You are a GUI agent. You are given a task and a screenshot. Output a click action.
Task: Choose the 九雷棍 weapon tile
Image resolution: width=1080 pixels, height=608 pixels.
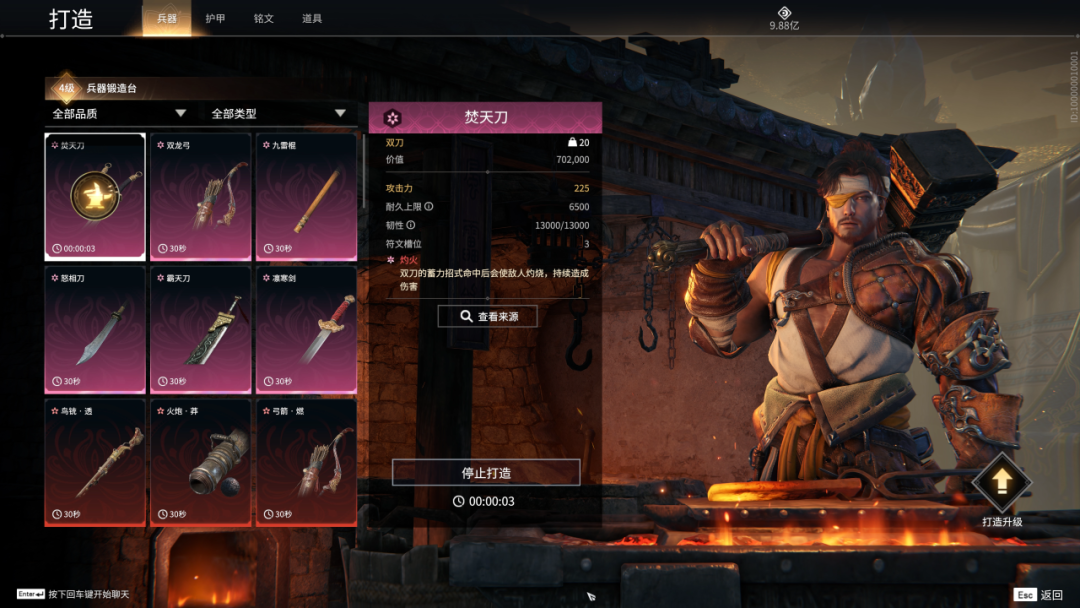point(306,196)
